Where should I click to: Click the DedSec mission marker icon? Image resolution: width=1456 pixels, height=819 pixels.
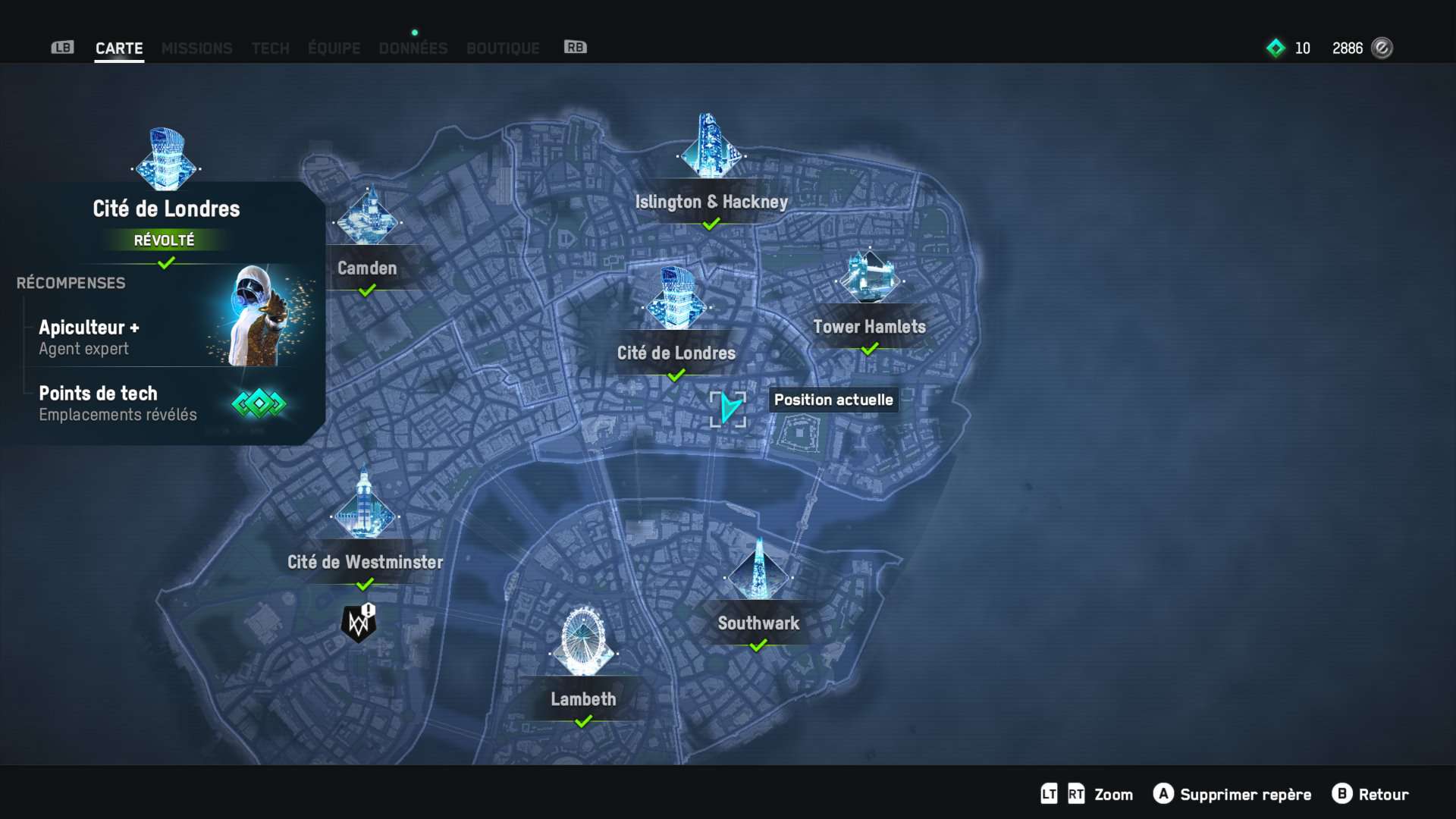pyautogui.click(x=359, y=623)
